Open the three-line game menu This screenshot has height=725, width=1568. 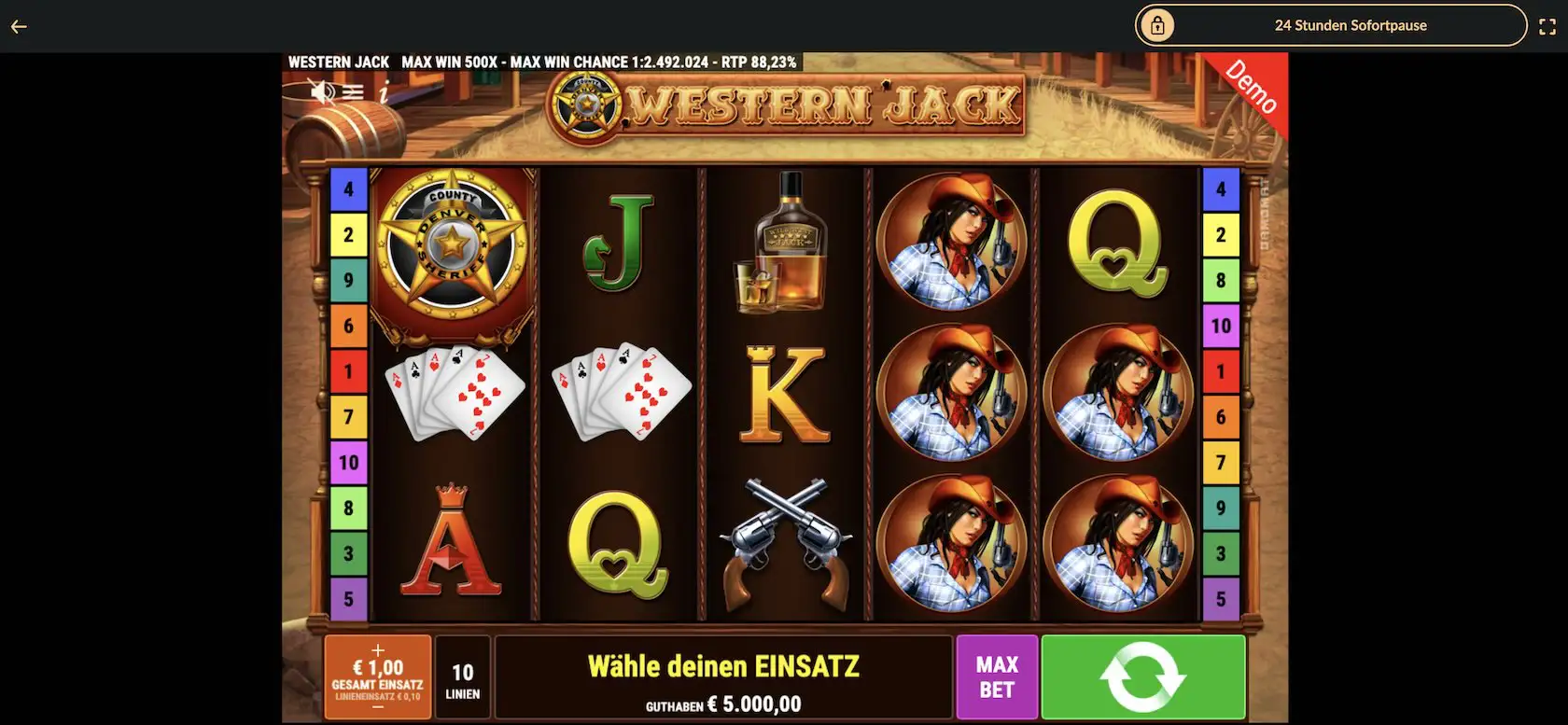point(353,91)
